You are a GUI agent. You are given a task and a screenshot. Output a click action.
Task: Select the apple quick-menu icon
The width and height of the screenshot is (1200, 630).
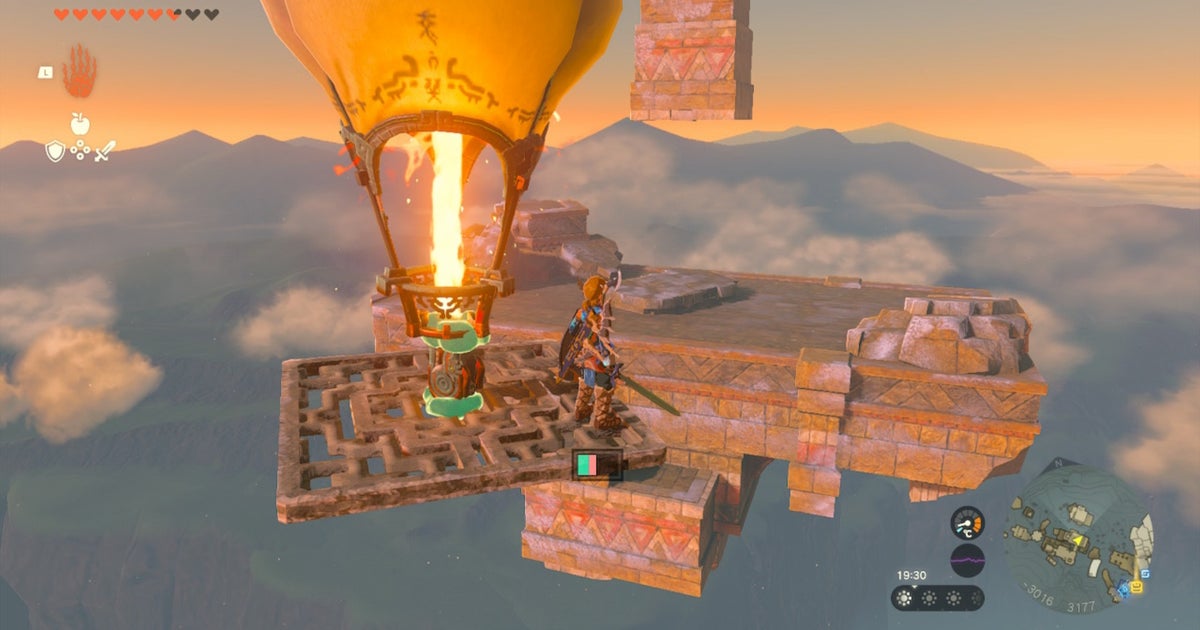pyautogui.click(x=79, y=124)
